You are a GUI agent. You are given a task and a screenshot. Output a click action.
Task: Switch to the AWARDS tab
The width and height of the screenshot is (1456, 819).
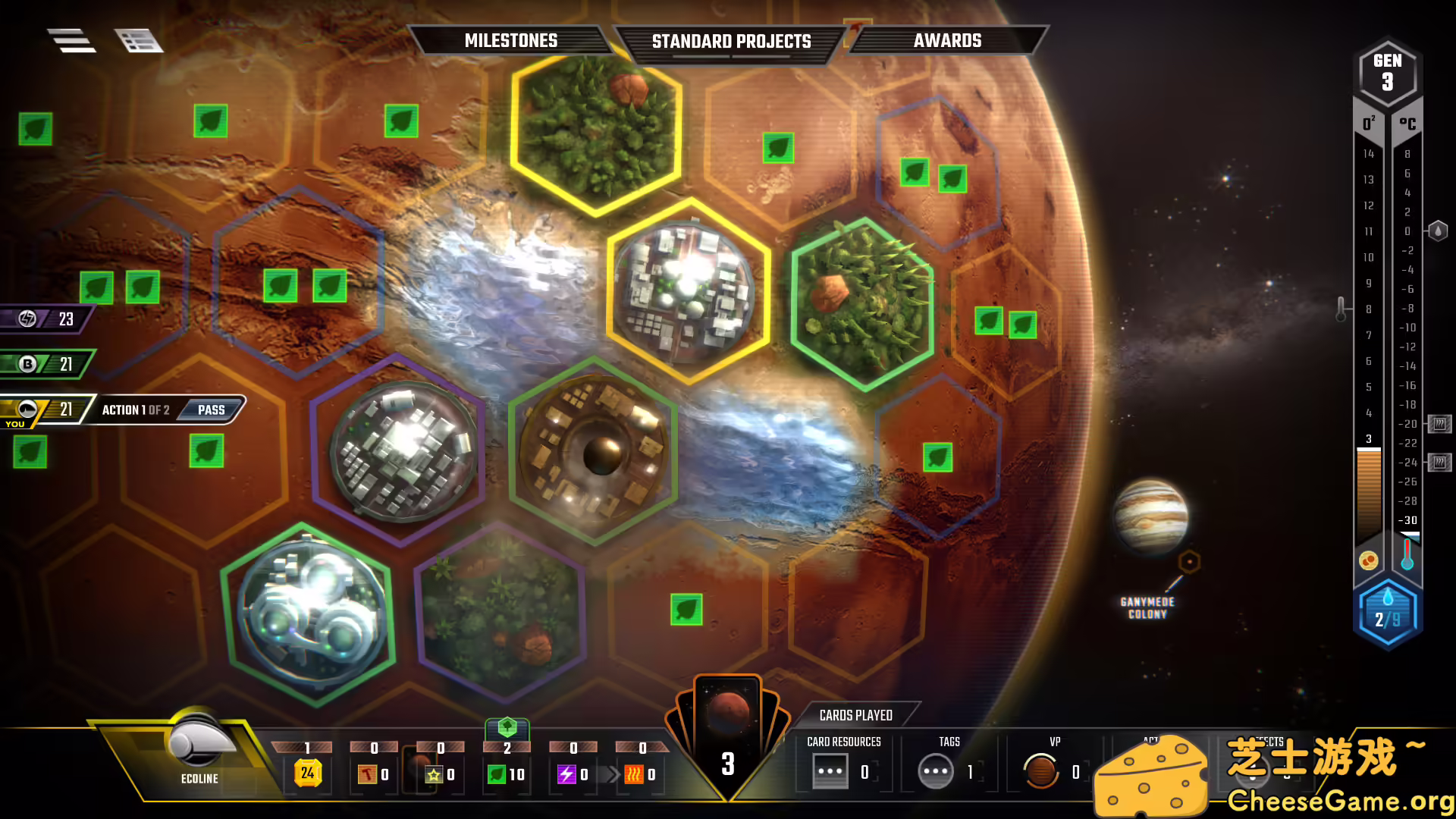click(x=948, y=41)
